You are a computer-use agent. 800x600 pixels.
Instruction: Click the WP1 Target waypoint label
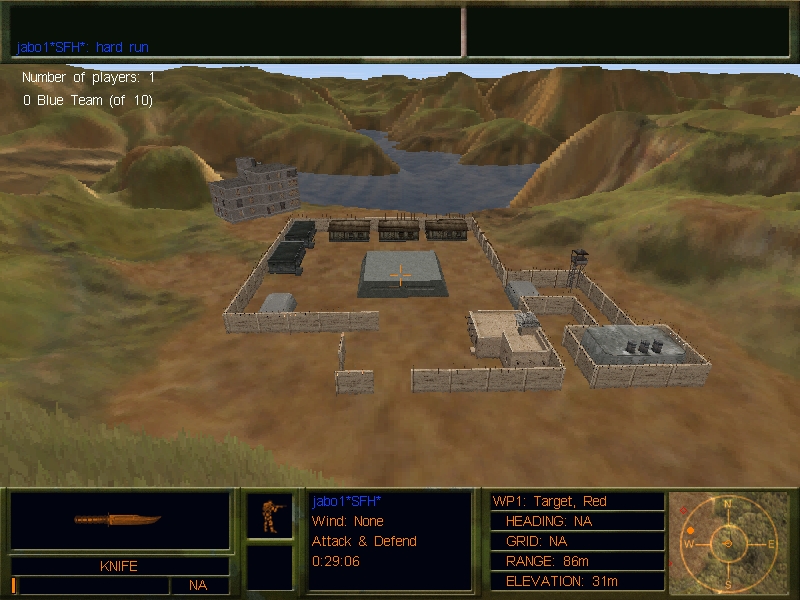[x=550, y=501]
